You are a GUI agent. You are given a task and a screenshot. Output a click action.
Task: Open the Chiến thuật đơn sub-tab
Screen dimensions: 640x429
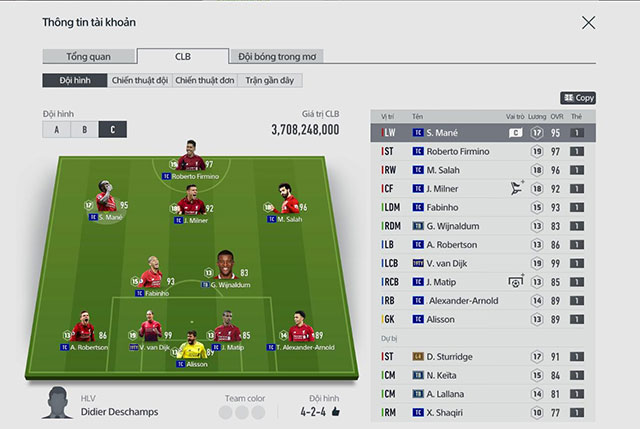click(x=203, y=80)
